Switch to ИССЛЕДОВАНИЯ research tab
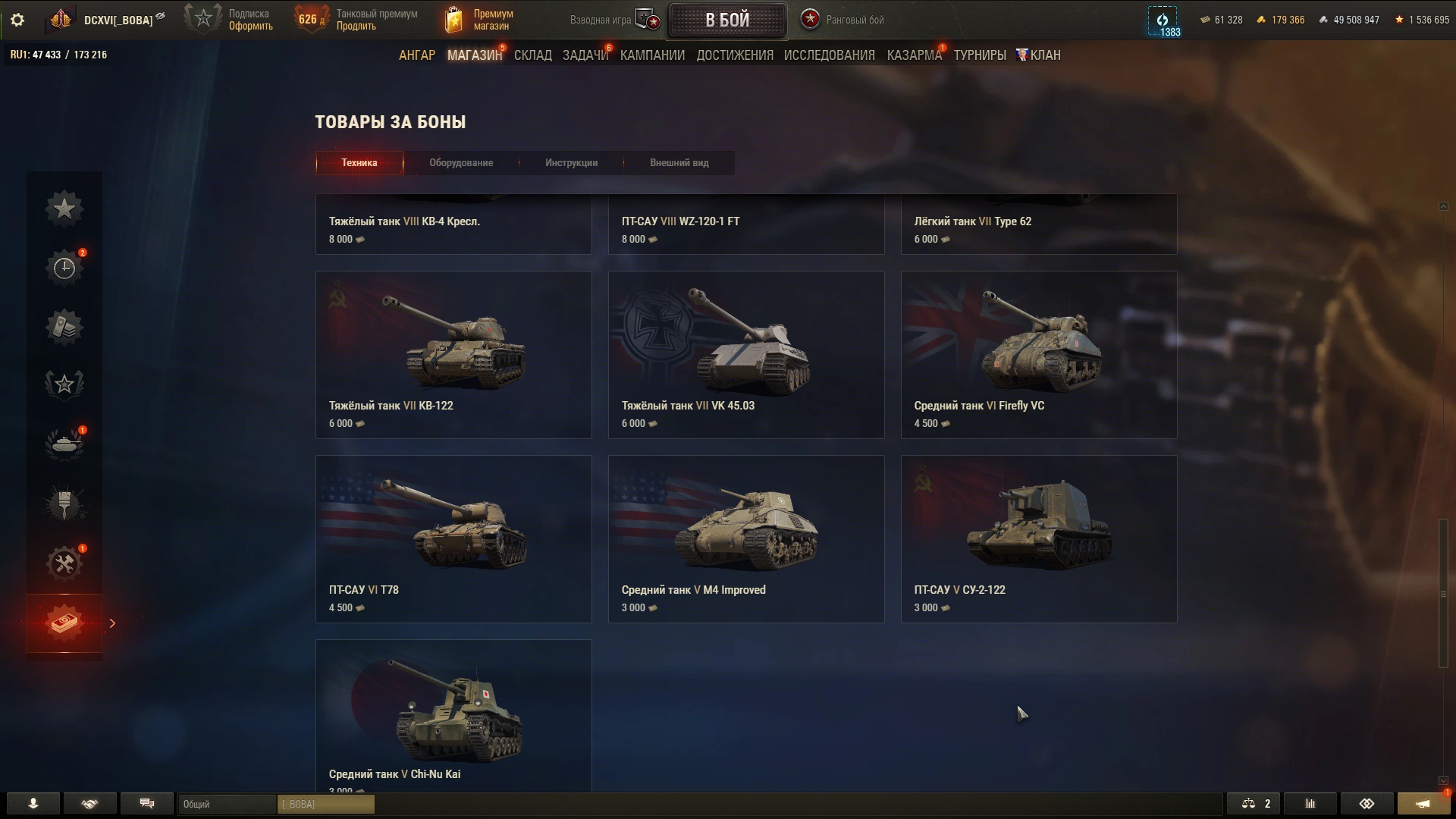 pos(829,55)
